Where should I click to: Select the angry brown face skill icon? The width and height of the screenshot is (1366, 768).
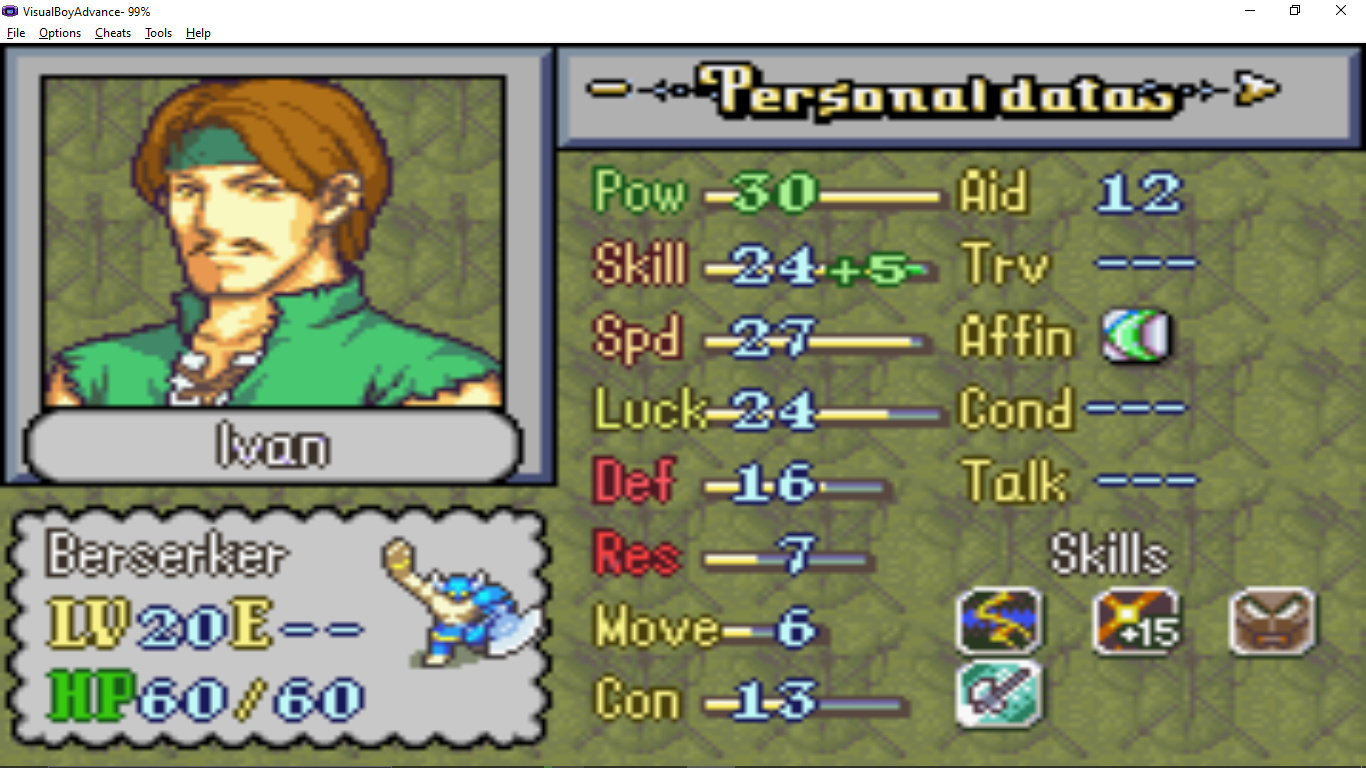click(x=1272, y=621)
